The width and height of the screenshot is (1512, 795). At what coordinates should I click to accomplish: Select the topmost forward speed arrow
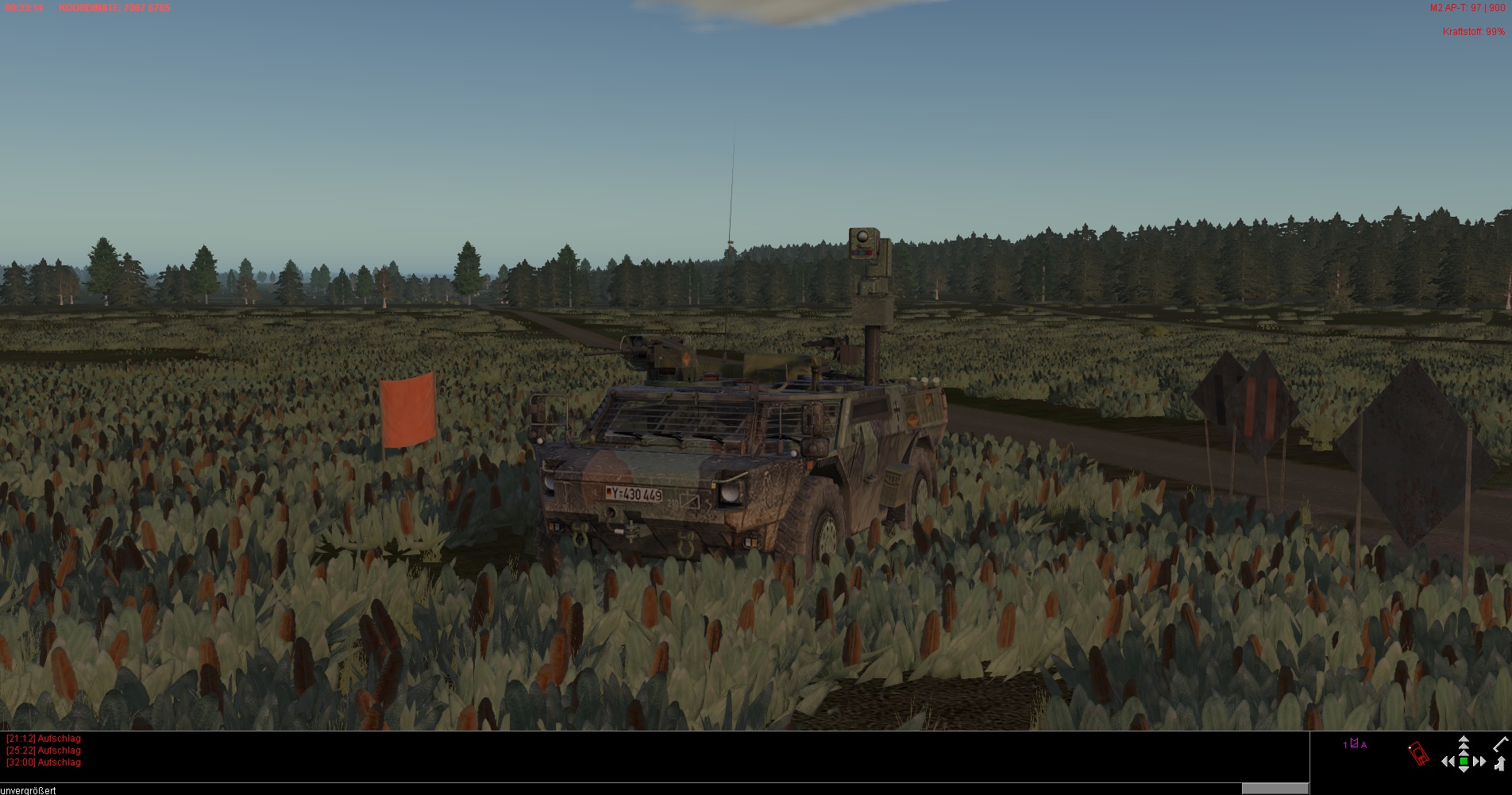click(x=1464, y=740)
